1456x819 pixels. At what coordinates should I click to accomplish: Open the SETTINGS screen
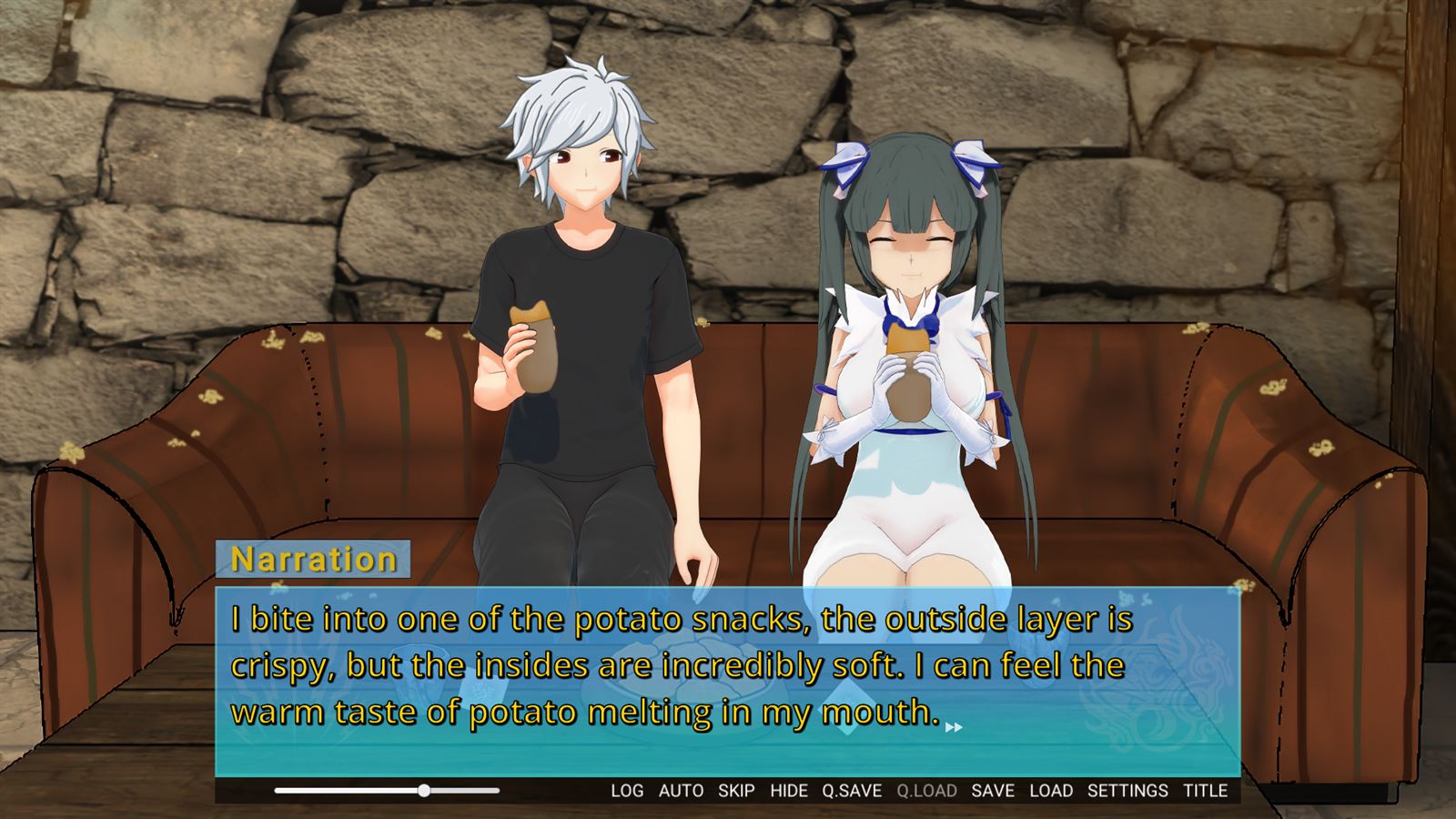[x=1127, y=791]
